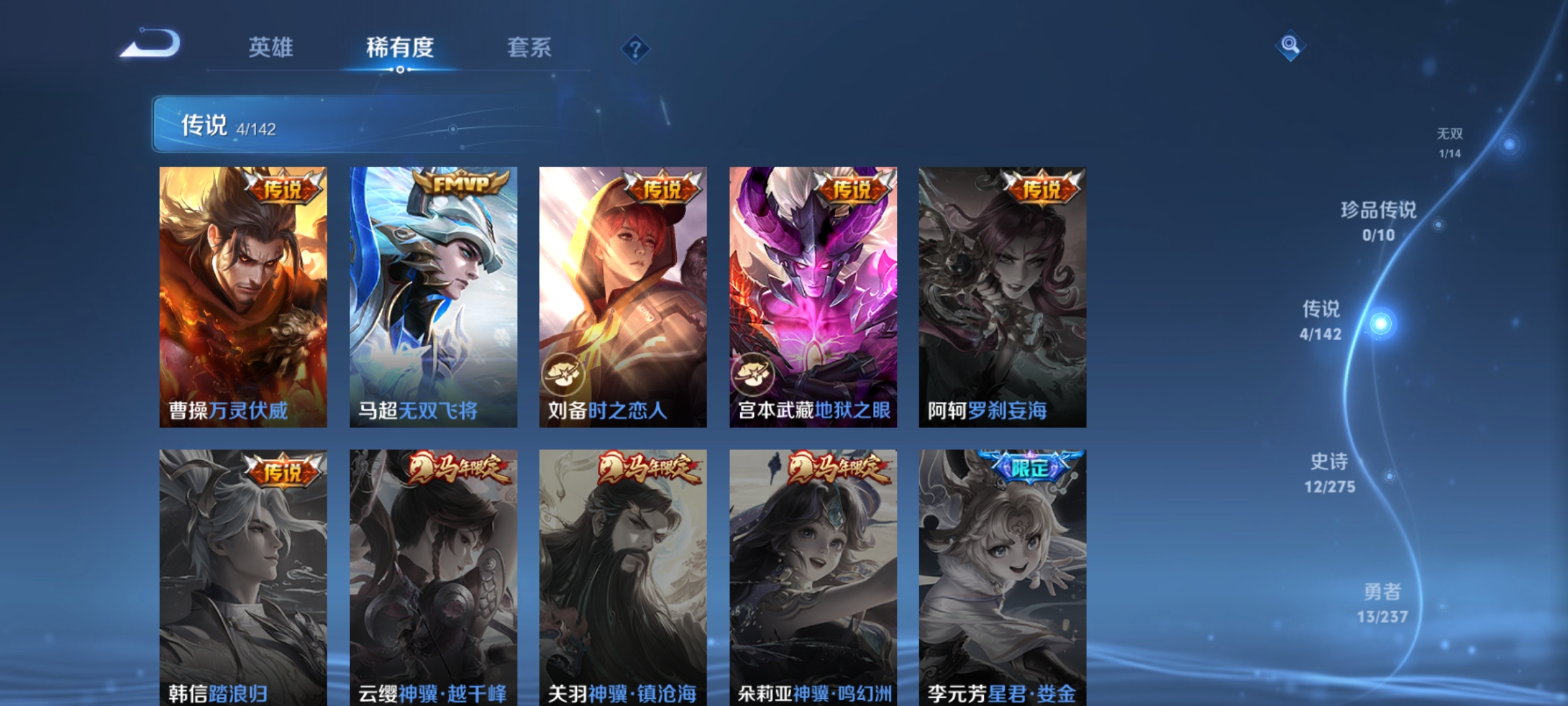Switch to the 英雄 tab
This screenshot has height=706, width=1568.
click(271, 48)
